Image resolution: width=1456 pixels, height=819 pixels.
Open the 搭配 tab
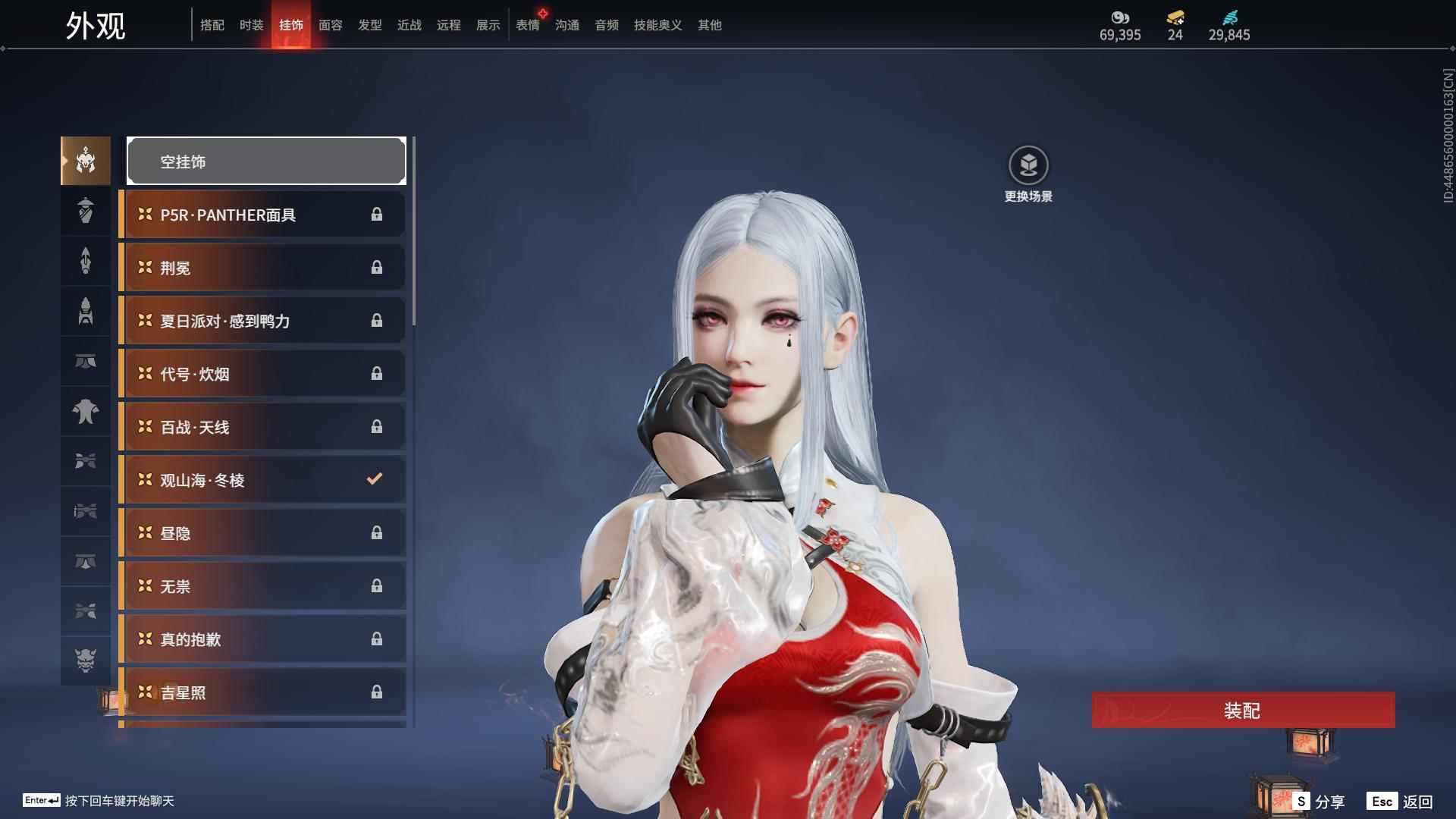(212, 25)
